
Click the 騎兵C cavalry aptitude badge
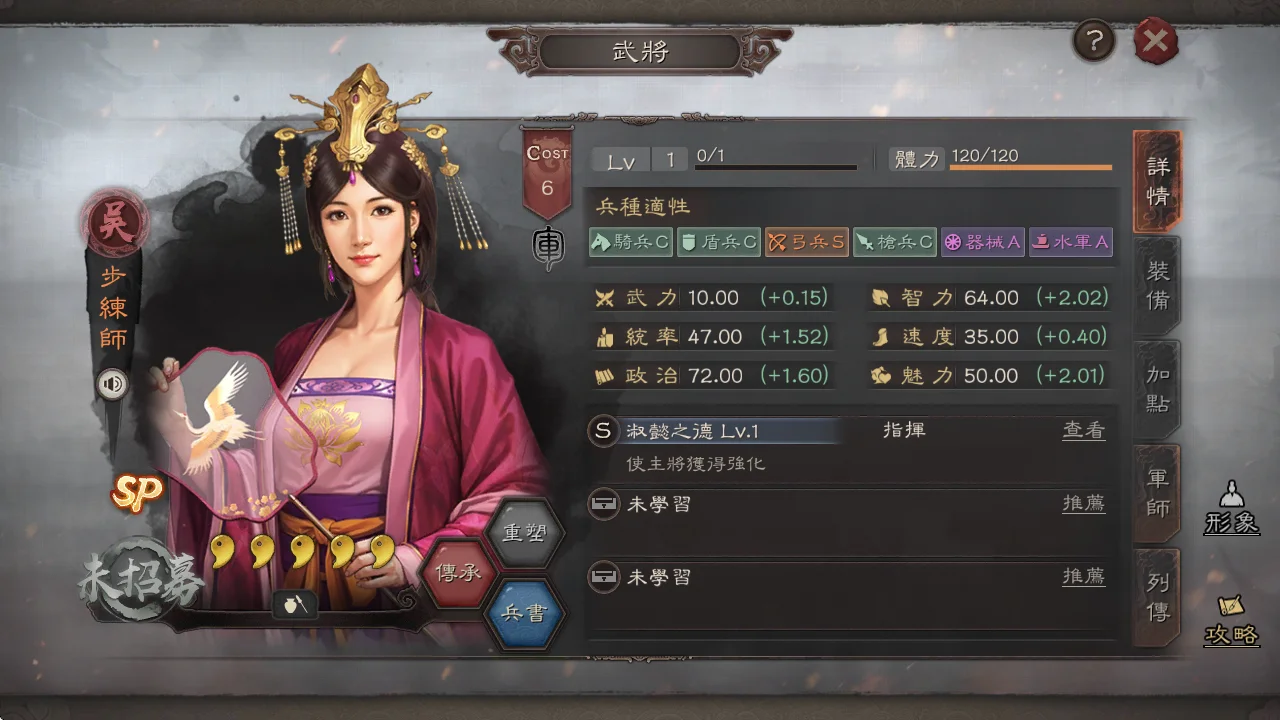coord(630,241)
